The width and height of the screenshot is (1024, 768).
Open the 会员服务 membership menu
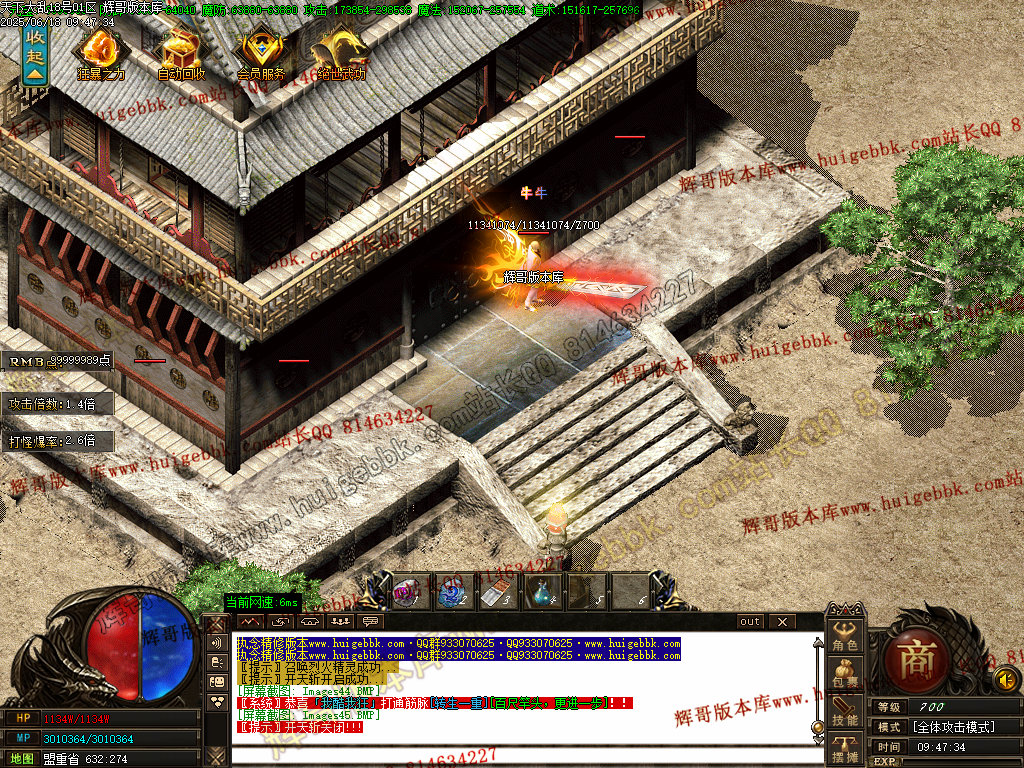coord(261,50)
